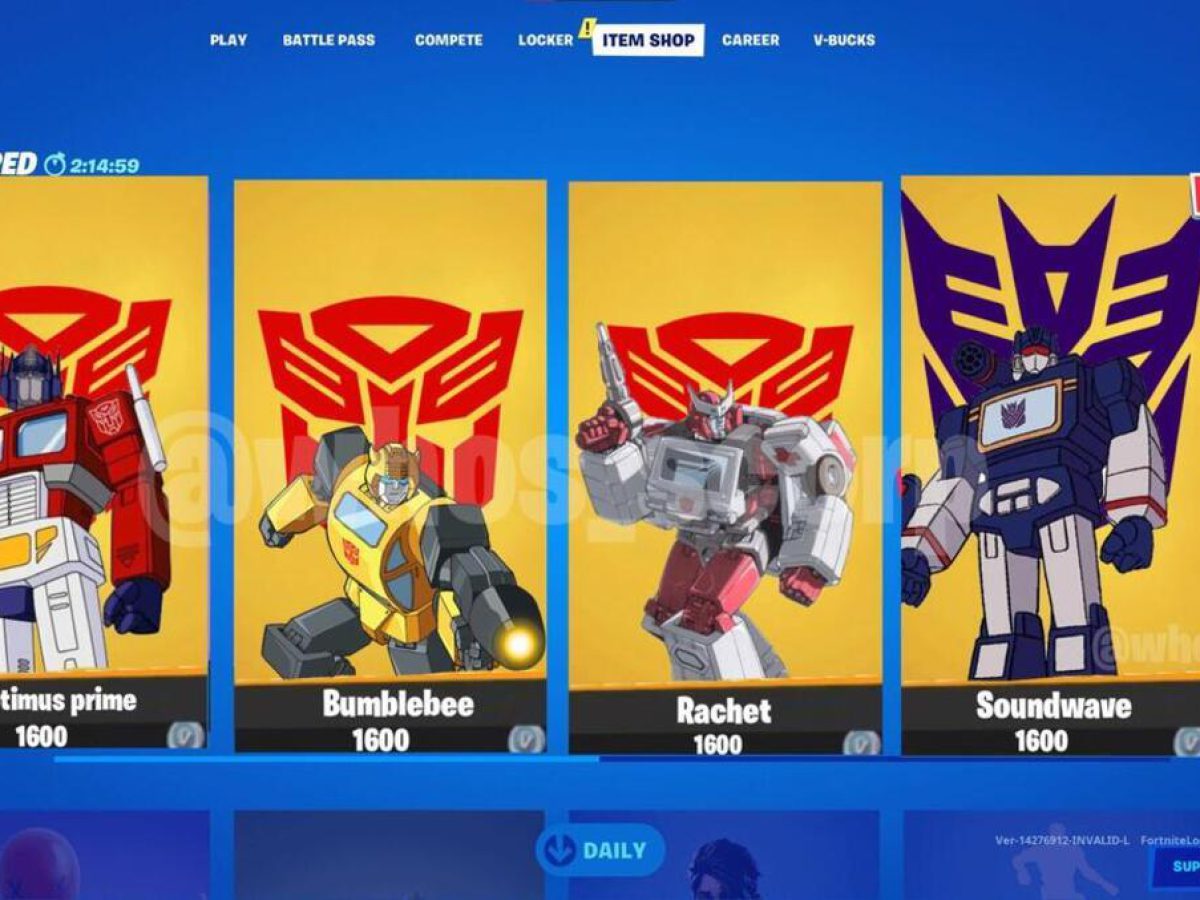Jump to the Daily shop section
Viewport: 1200px width, 900px height.
pyautogui.click(x=600, y=851)
